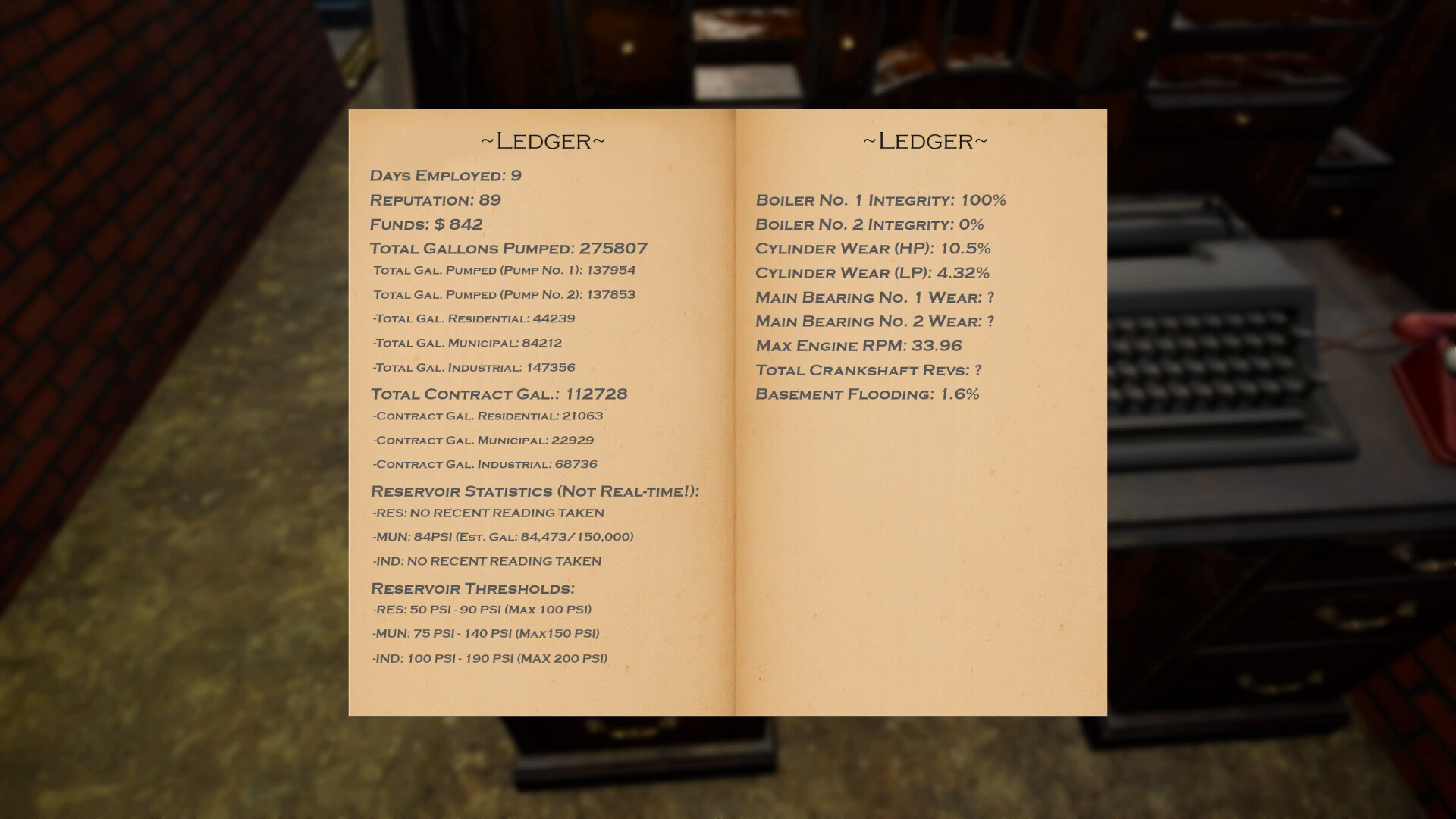Click the Basement Flooding percentage
Screen dimensions: 1456x819
pos(868,394)
